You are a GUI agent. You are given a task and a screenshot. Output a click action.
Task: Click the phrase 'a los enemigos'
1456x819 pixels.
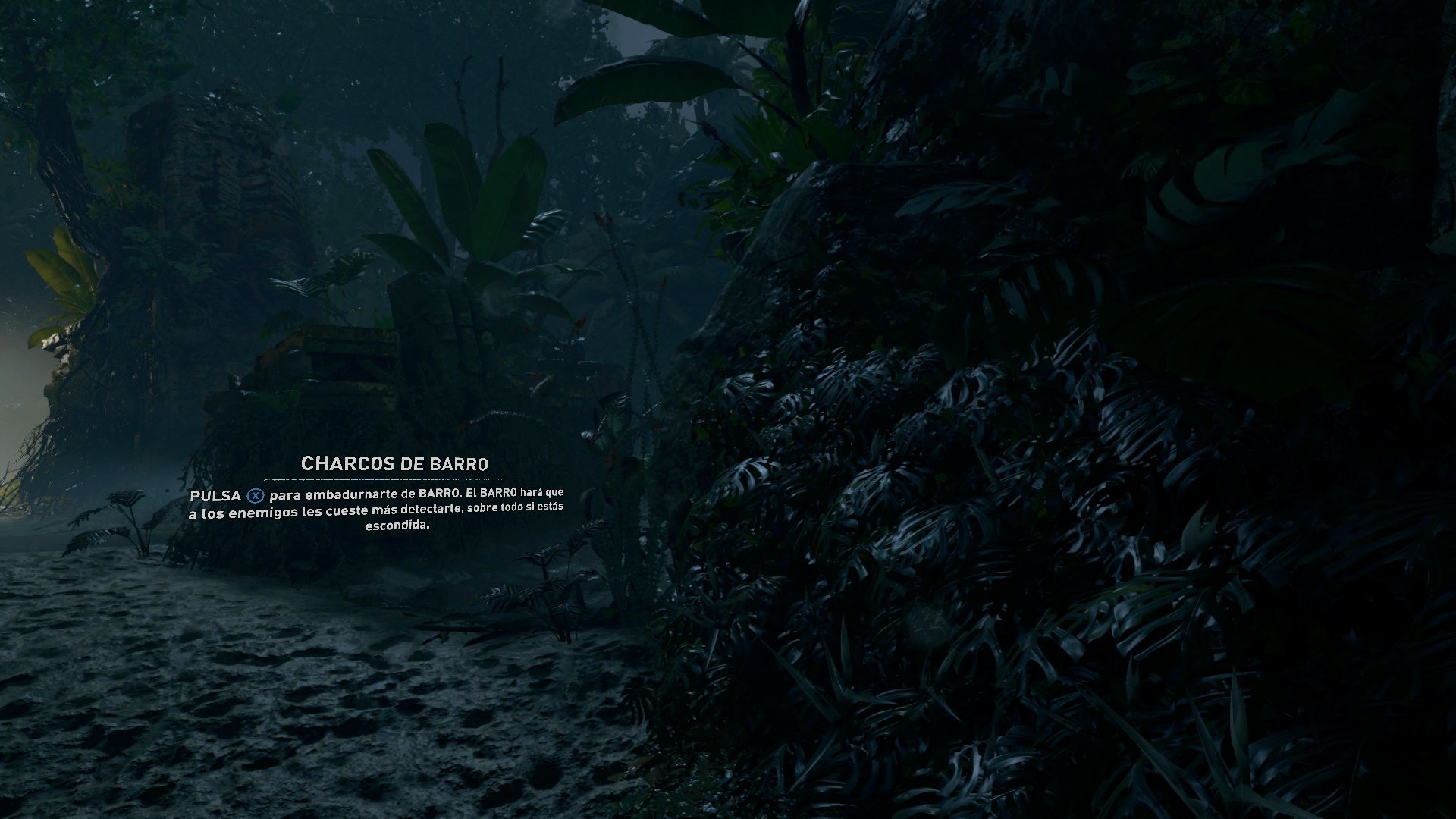coord(239,512)
